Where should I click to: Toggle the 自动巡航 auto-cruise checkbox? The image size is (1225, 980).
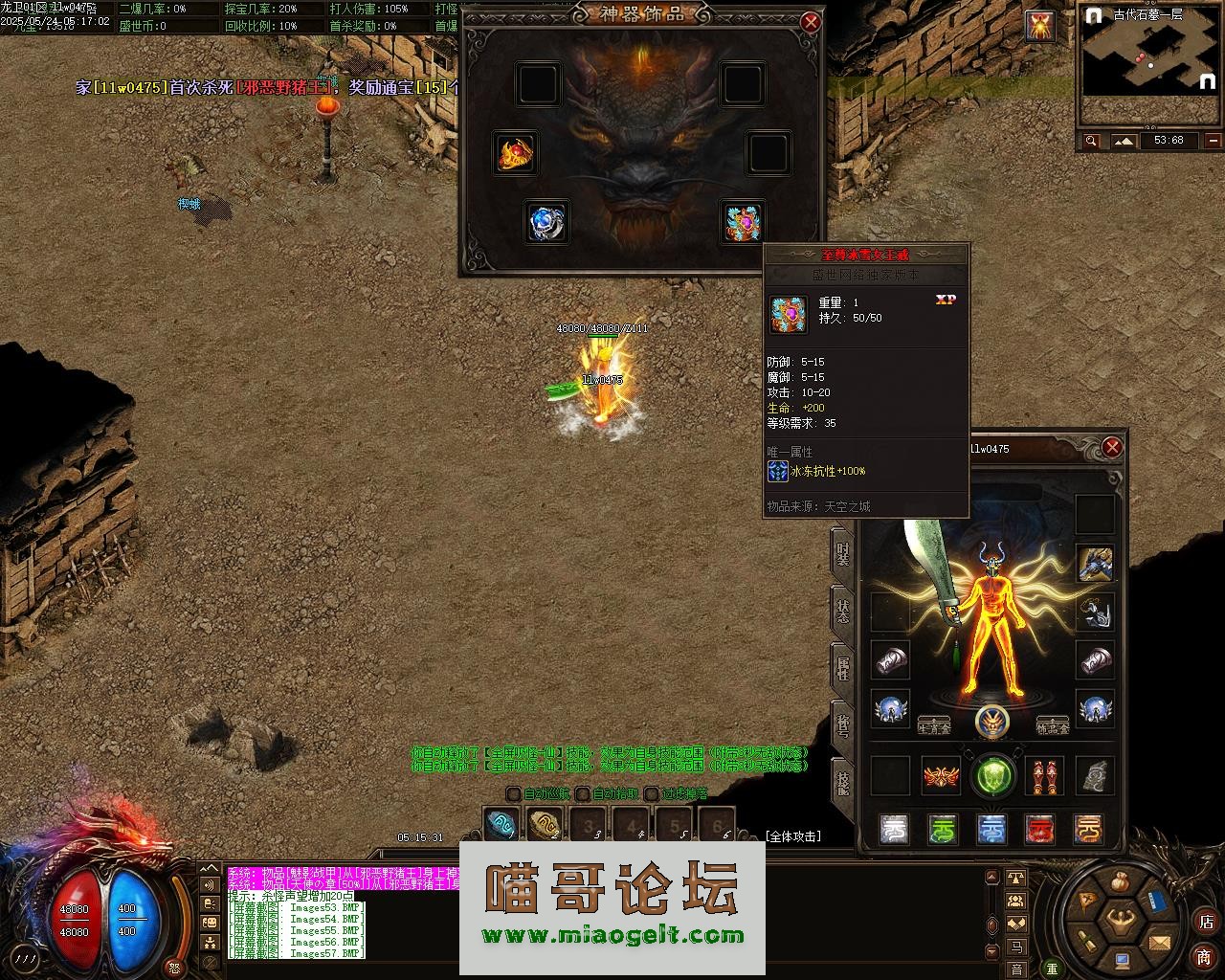point(514,793)
